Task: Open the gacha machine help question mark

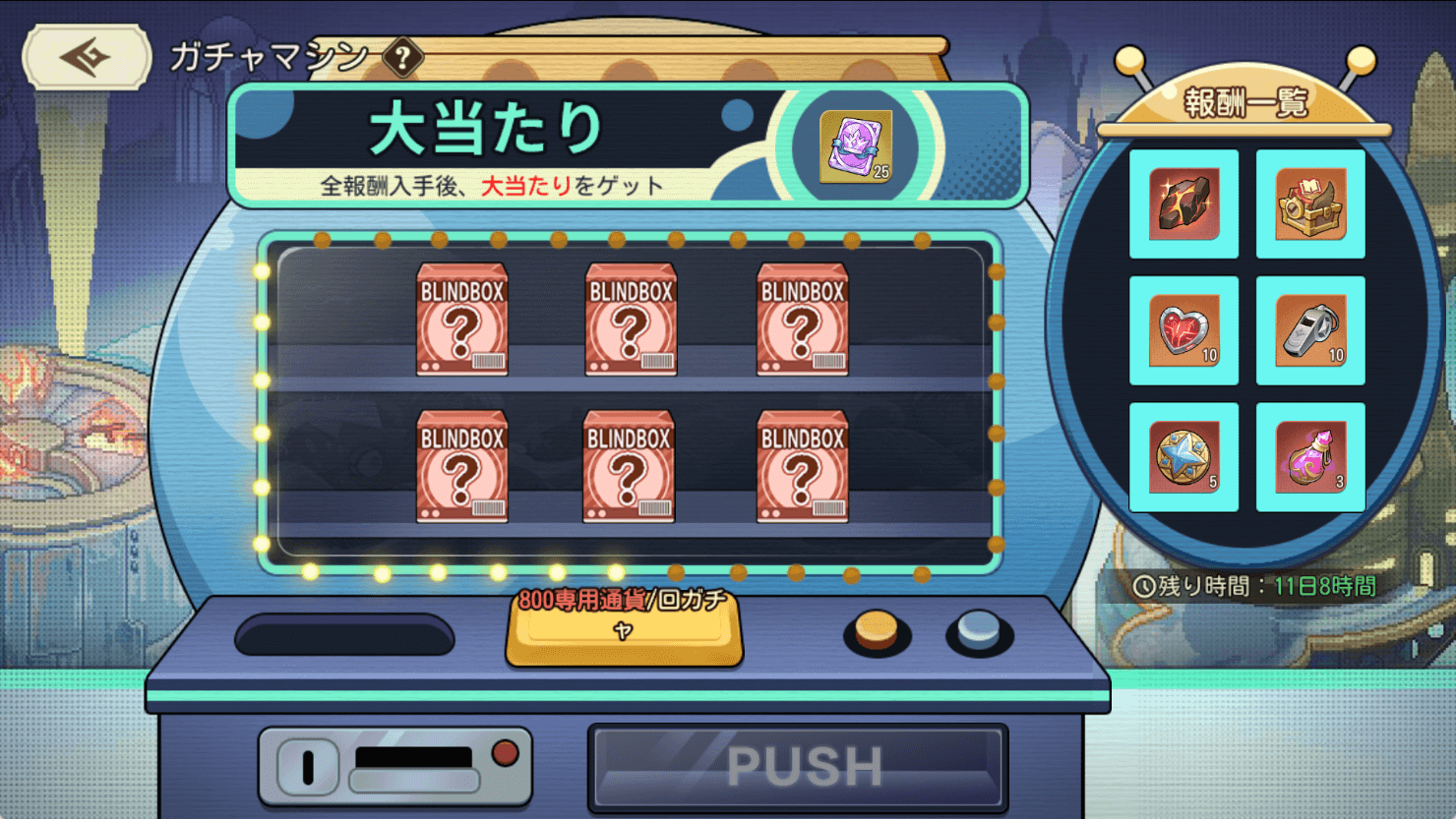Action: coord(402,58)
